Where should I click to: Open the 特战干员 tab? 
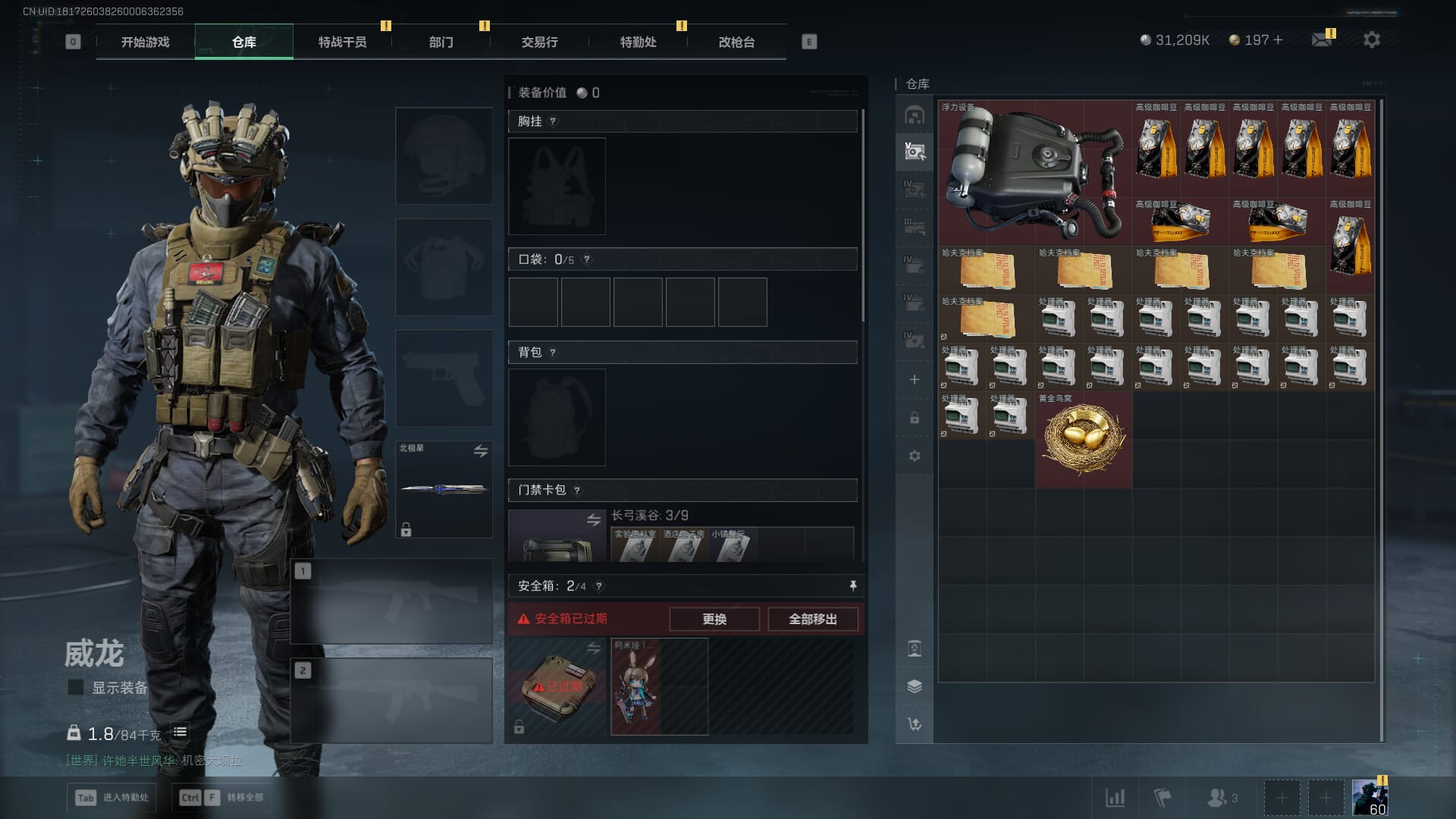coord(342,42)
